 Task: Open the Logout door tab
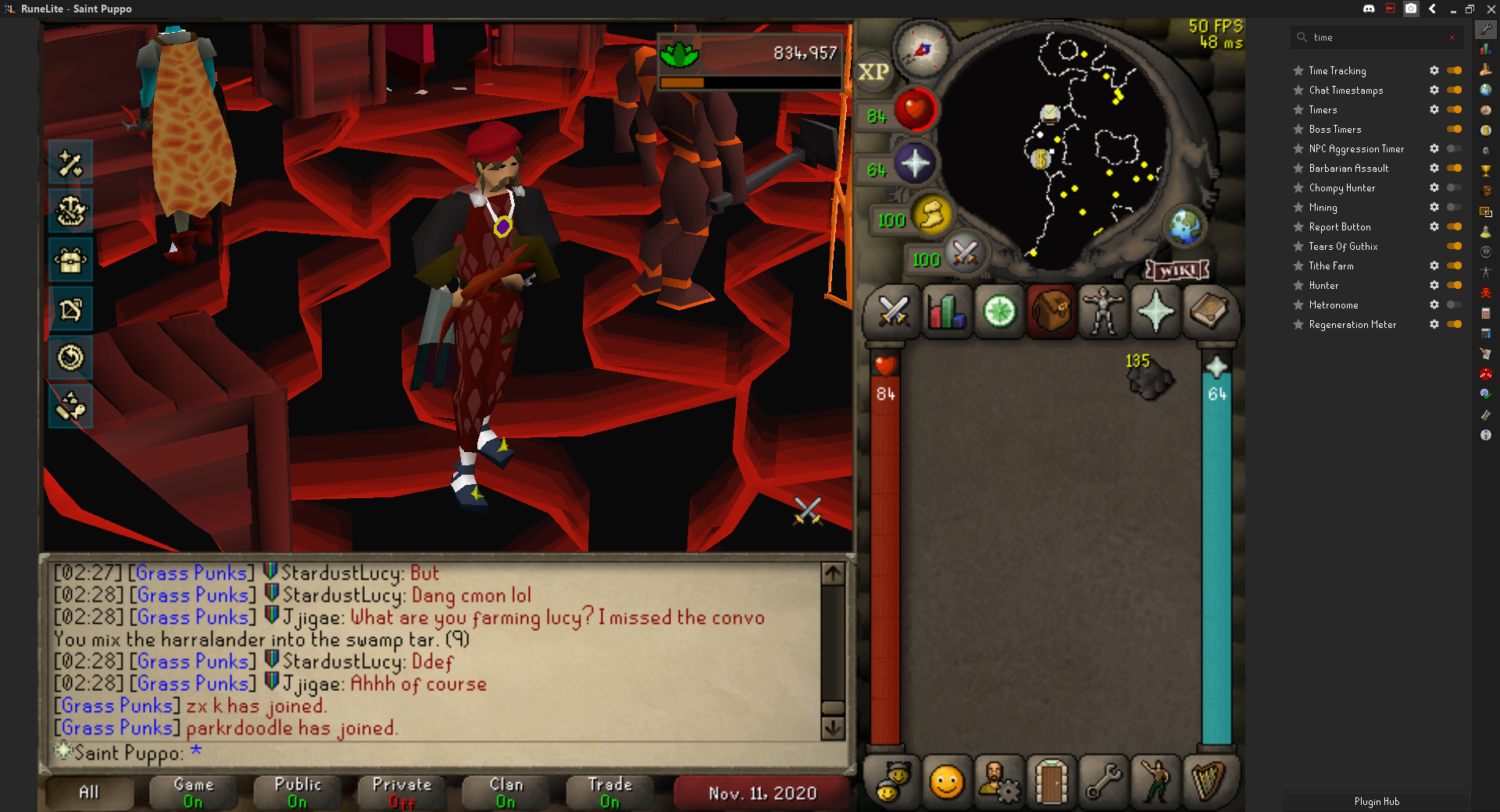click(1051, 781)
